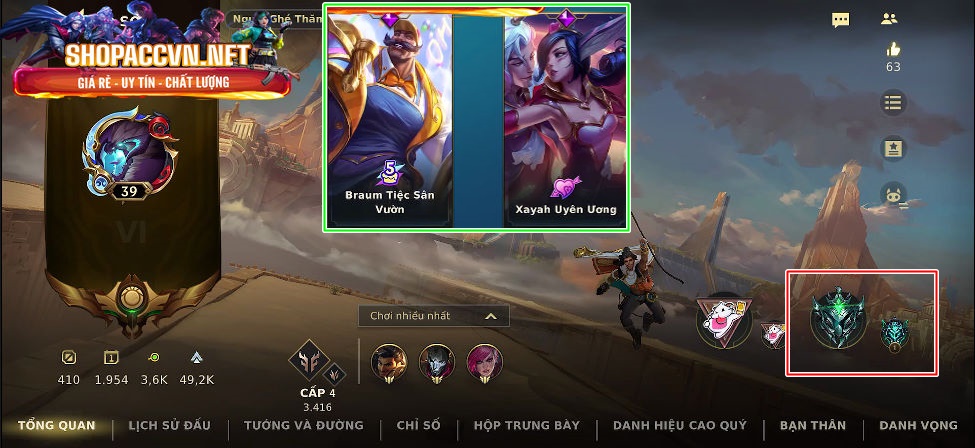View the Bạn Thân tab

812,426
